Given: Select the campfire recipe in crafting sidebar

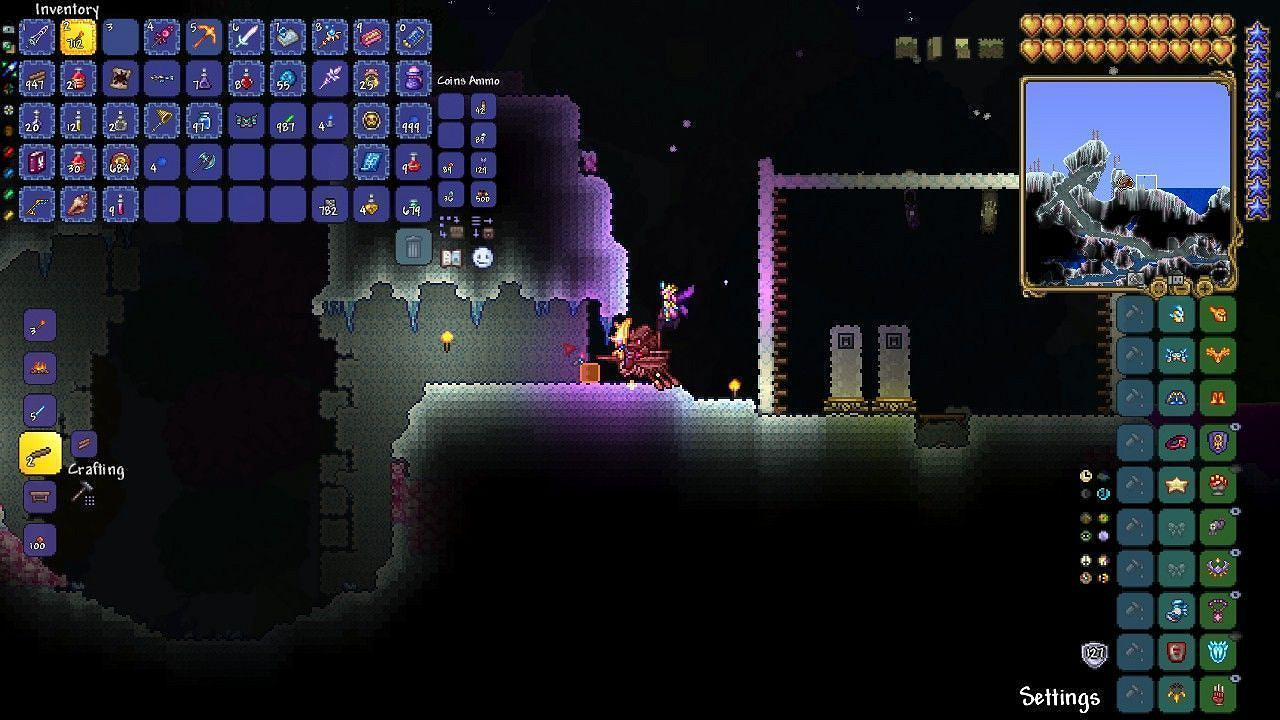Looking at the screenshot, I should click(x=39, y=367).
